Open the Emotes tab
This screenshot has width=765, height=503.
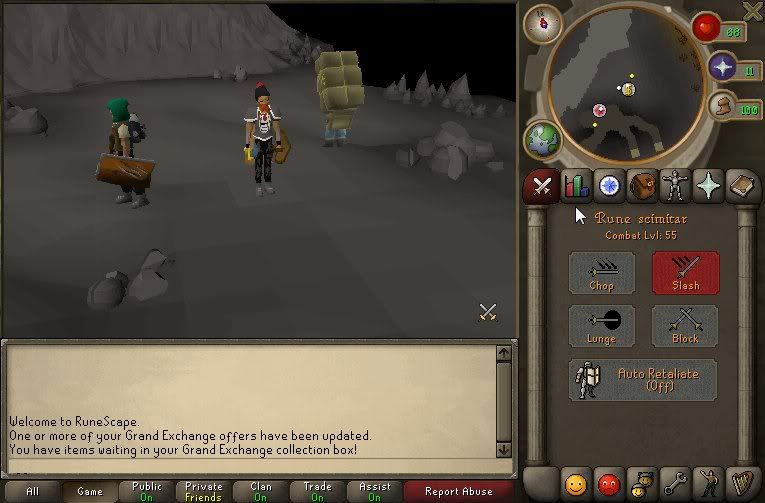coord(709,484)
